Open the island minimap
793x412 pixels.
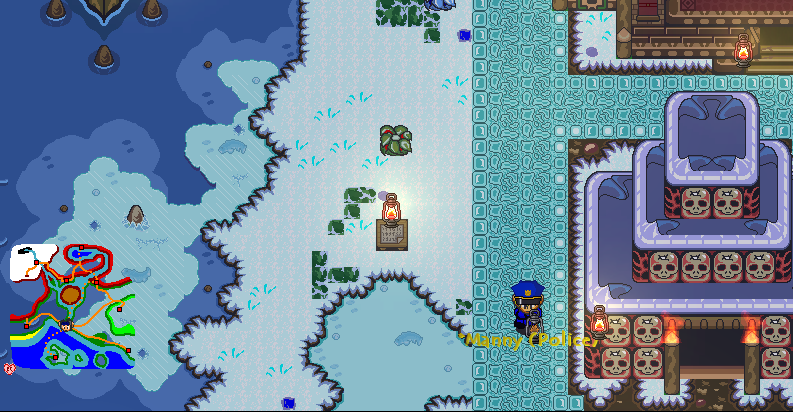(x=72, y=306)
